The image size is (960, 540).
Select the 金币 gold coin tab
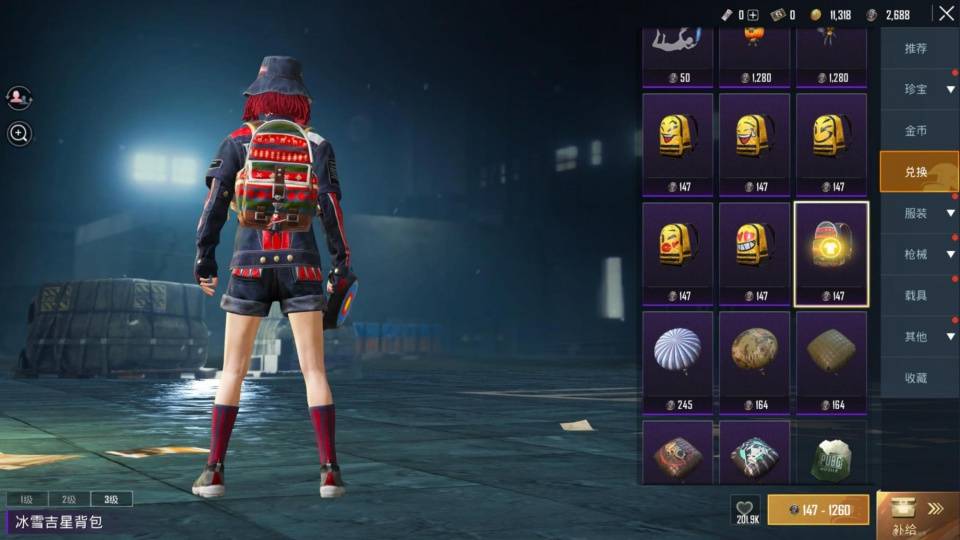coord(916,131)
